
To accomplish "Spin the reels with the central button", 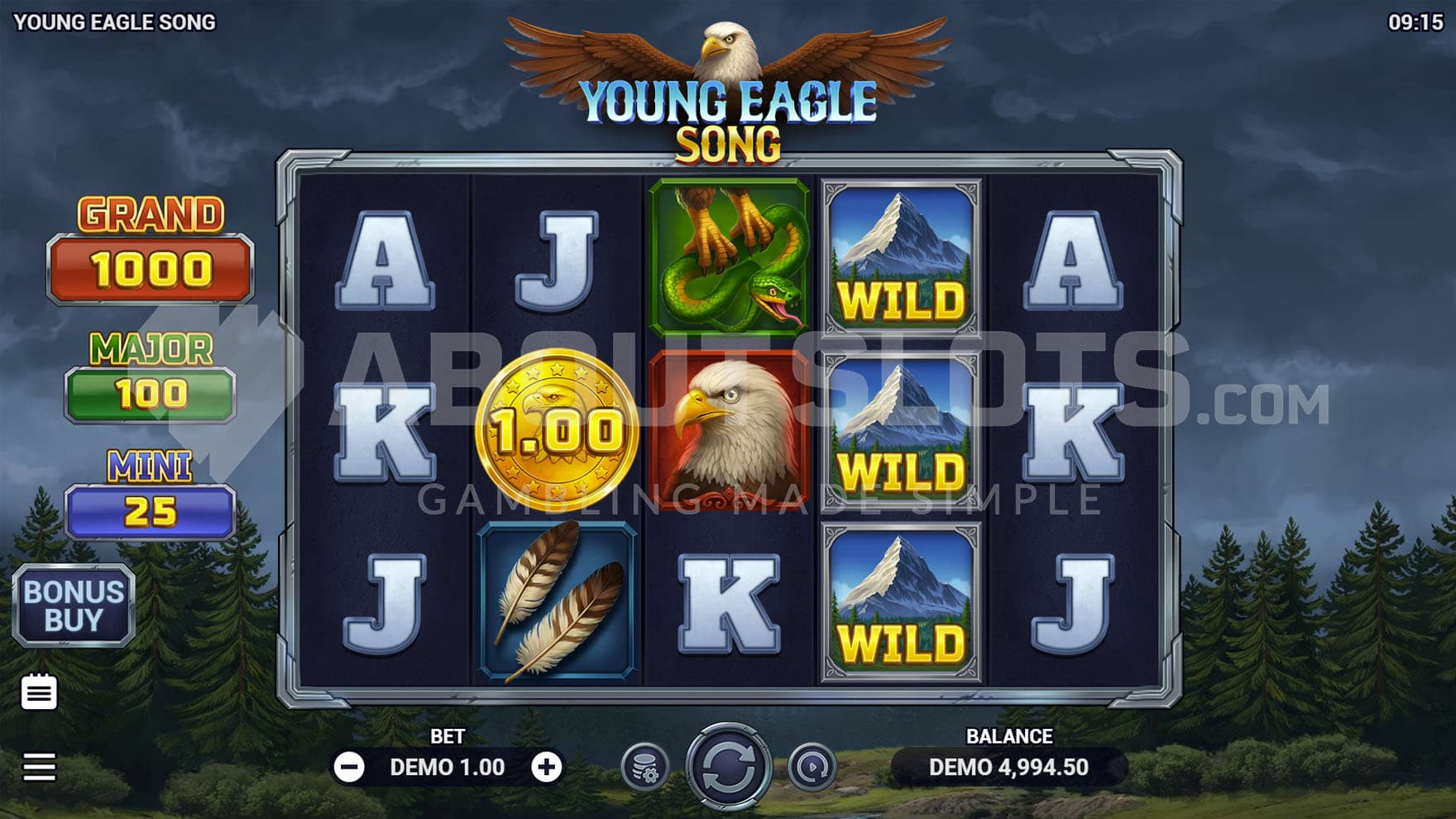I will pos(728,767).
